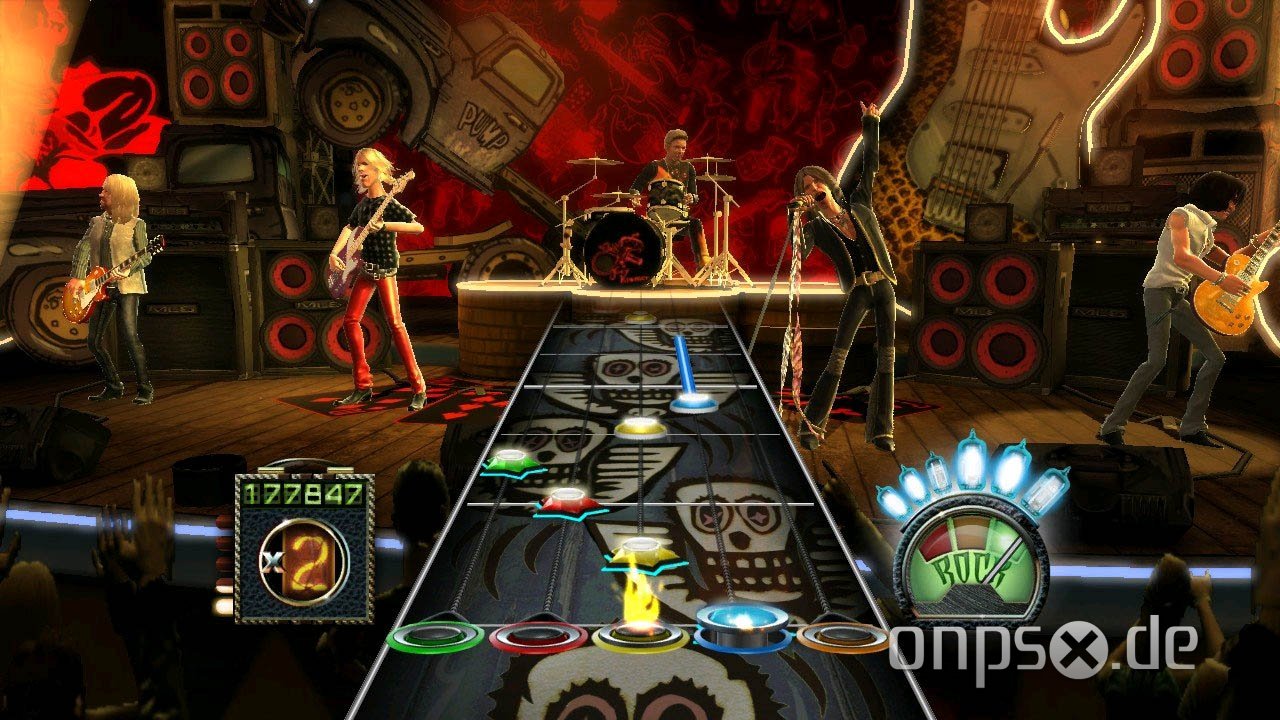
Task: Expand the score counter reading 177847
Action: coord(299,492)
